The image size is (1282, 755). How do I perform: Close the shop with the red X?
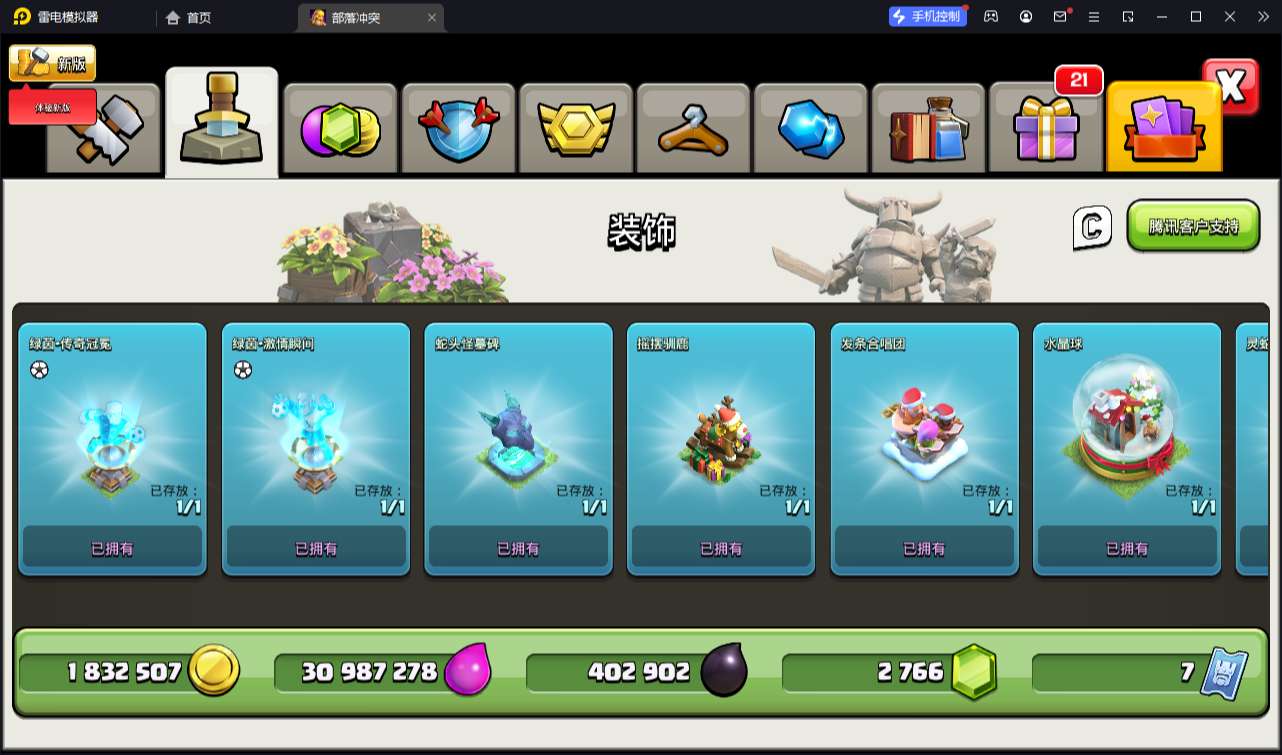point(1231,86)
